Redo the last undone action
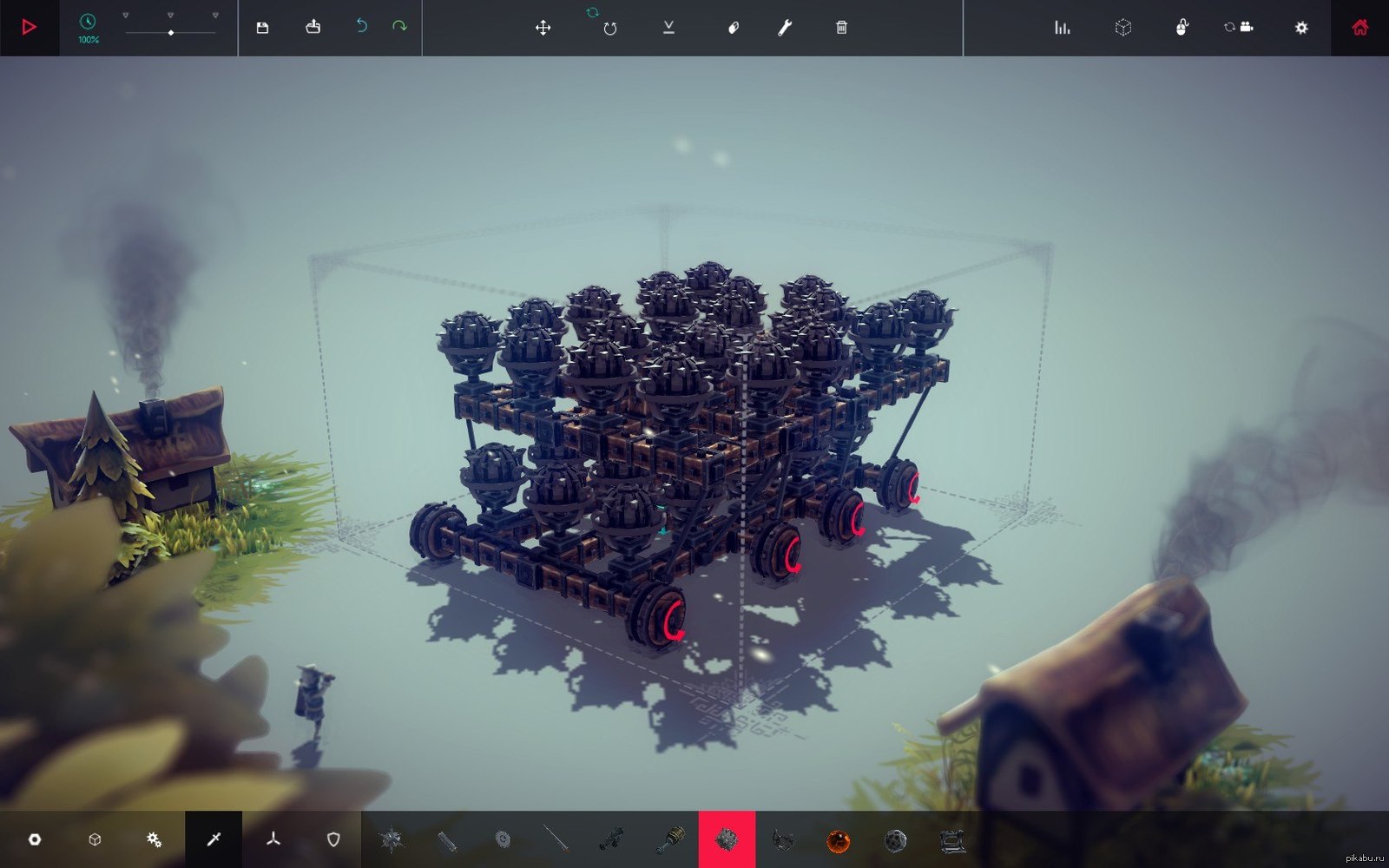1389x868 pixels. [x=399, y=27]
